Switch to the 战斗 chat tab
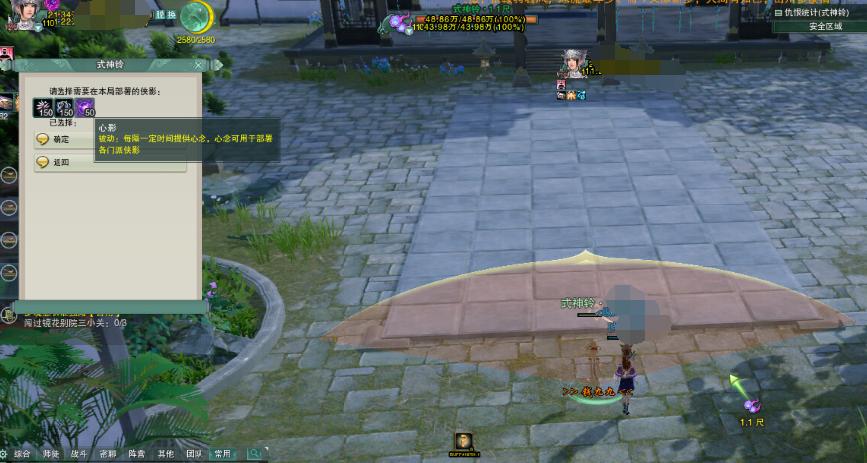 [80, 454]
